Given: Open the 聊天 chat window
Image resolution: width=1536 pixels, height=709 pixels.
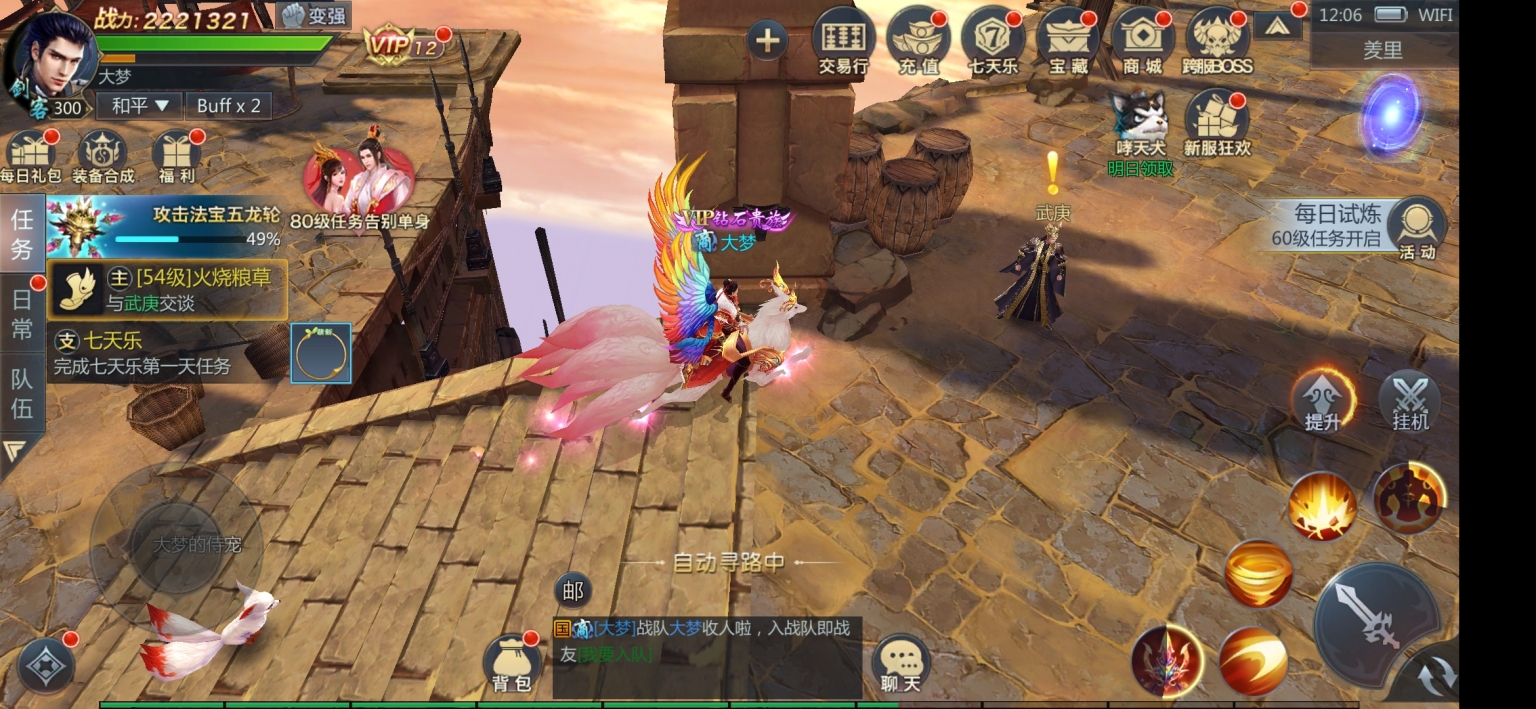Looking at the screenshot, I should (901, 662).
